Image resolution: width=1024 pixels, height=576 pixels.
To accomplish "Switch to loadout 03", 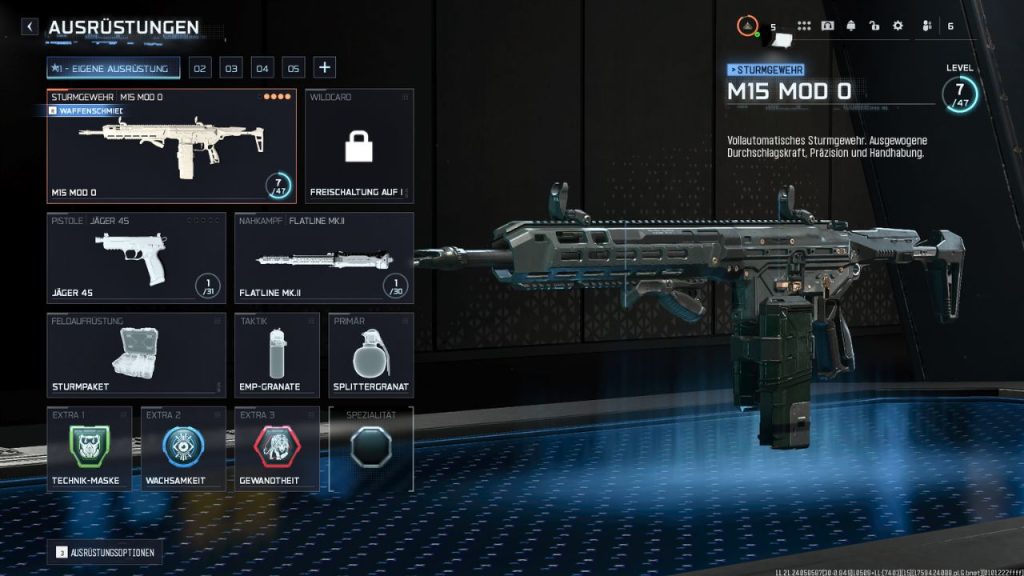I will (231, 68).
